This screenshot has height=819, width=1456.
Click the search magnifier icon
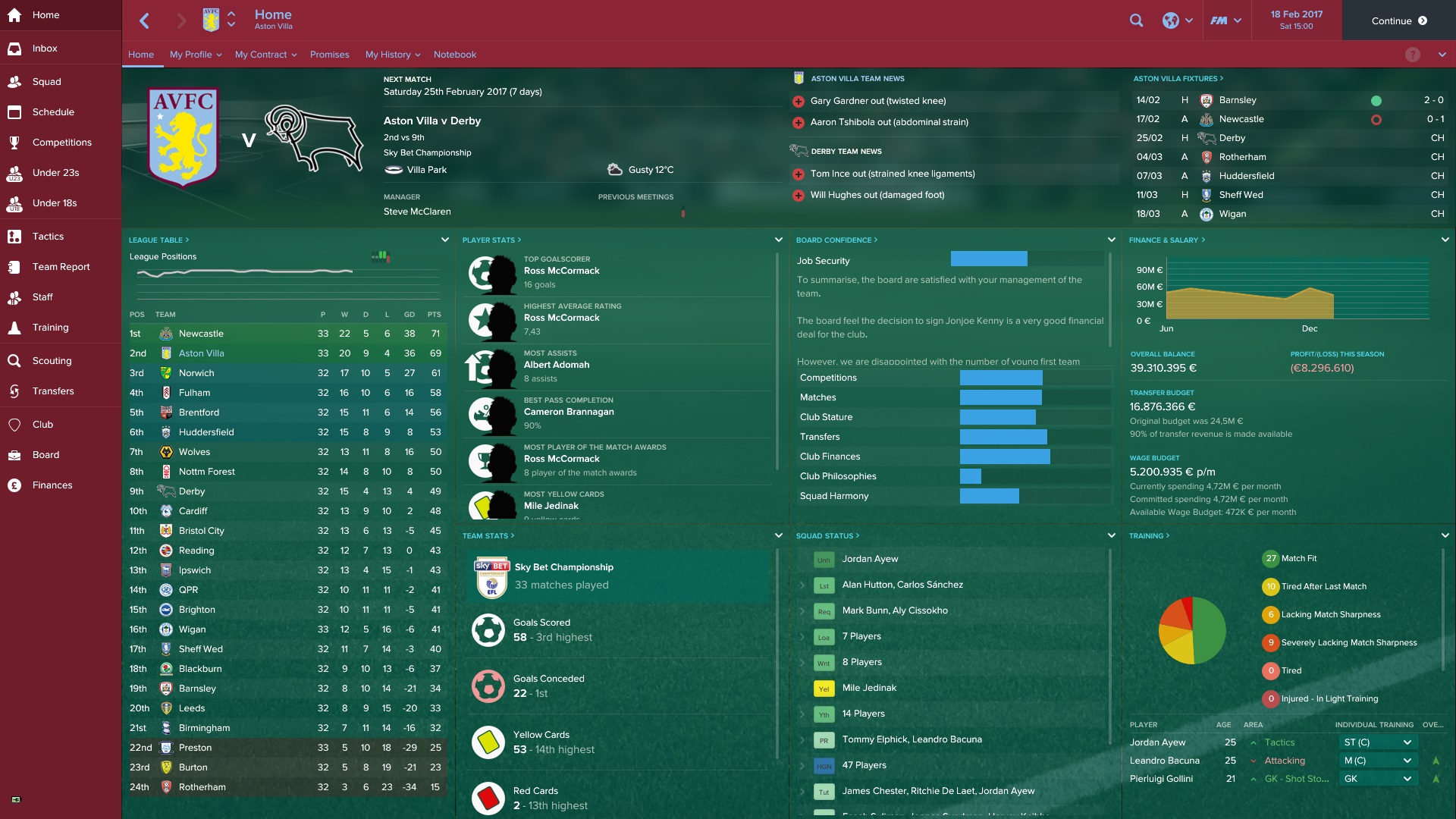click(1136, 20)
